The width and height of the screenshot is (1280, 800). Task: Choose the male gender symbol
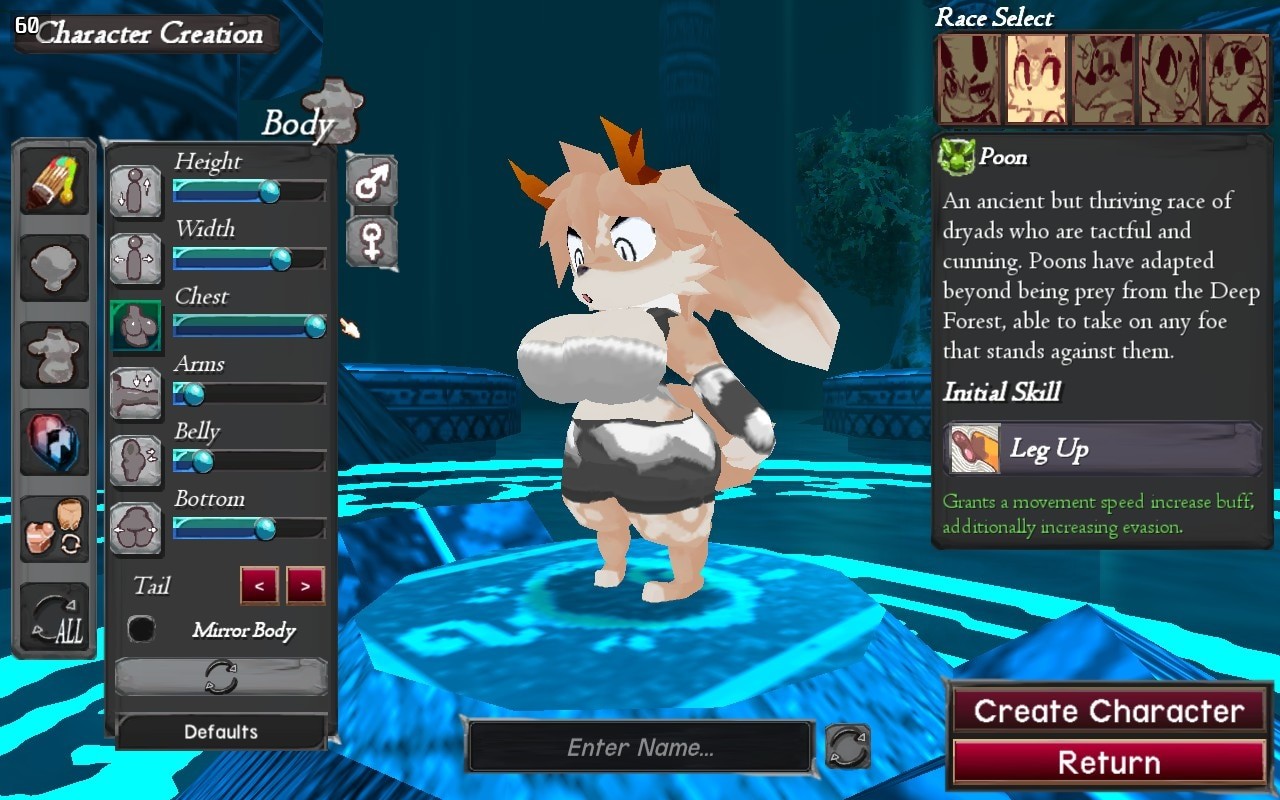point(372,182)
